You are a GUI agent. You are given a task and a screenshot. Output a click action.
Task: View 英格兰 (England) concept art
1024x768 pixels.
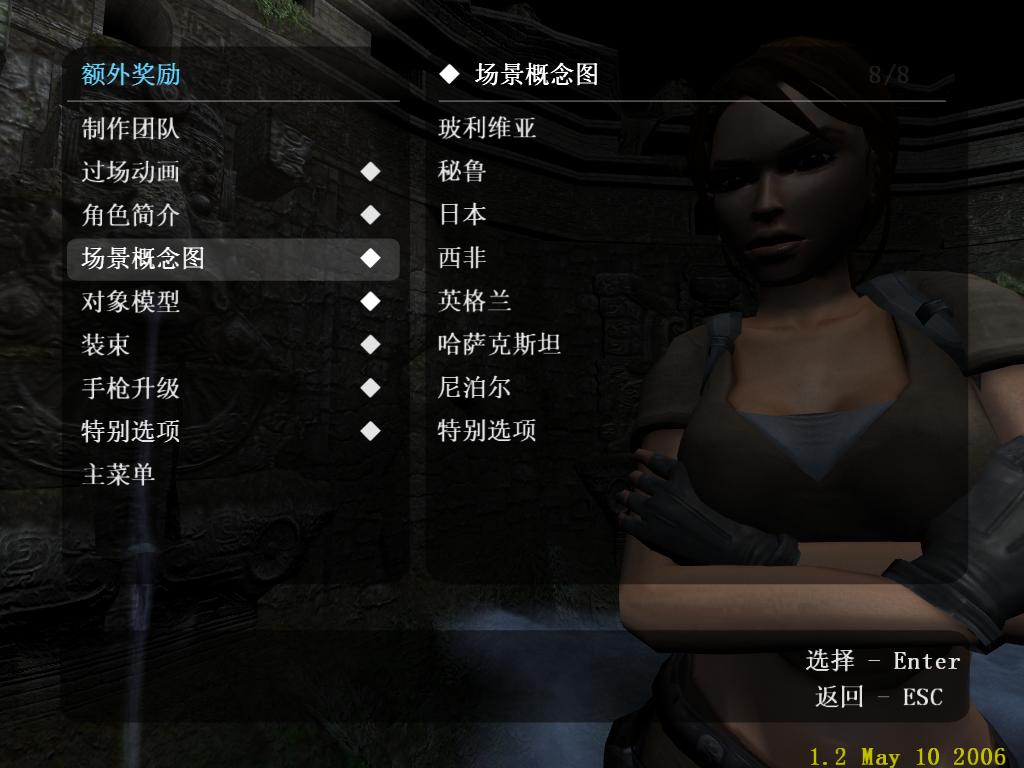point(475,301)
